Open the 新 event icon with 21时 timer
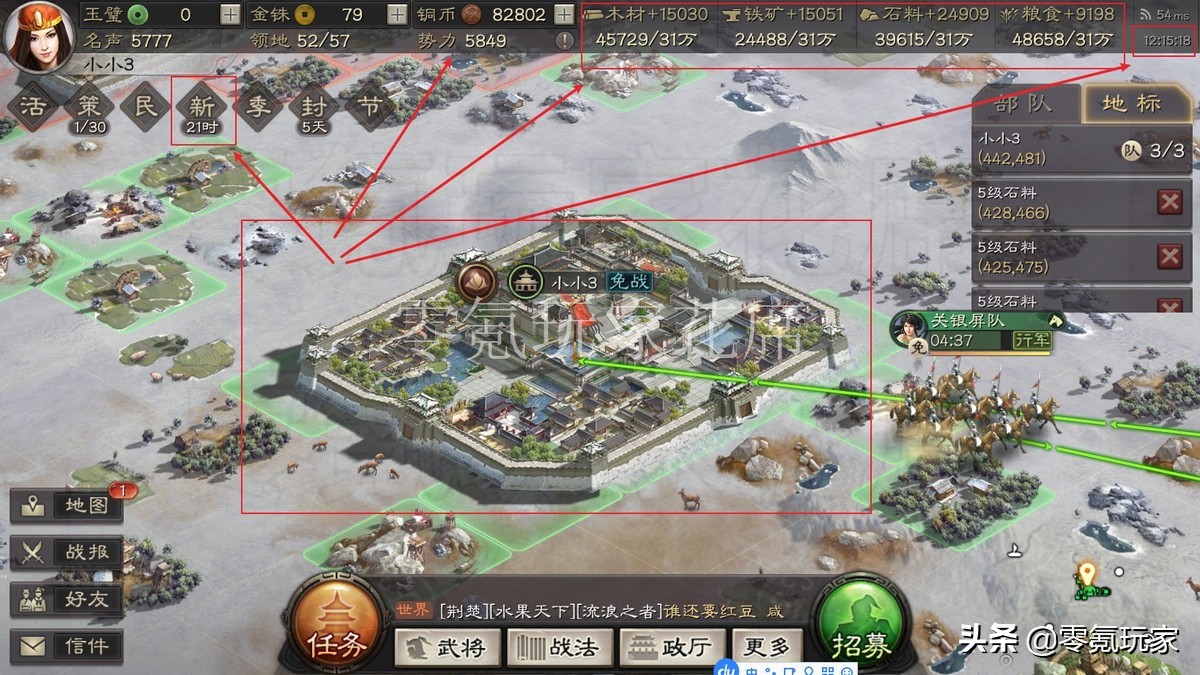 [202, 108]
